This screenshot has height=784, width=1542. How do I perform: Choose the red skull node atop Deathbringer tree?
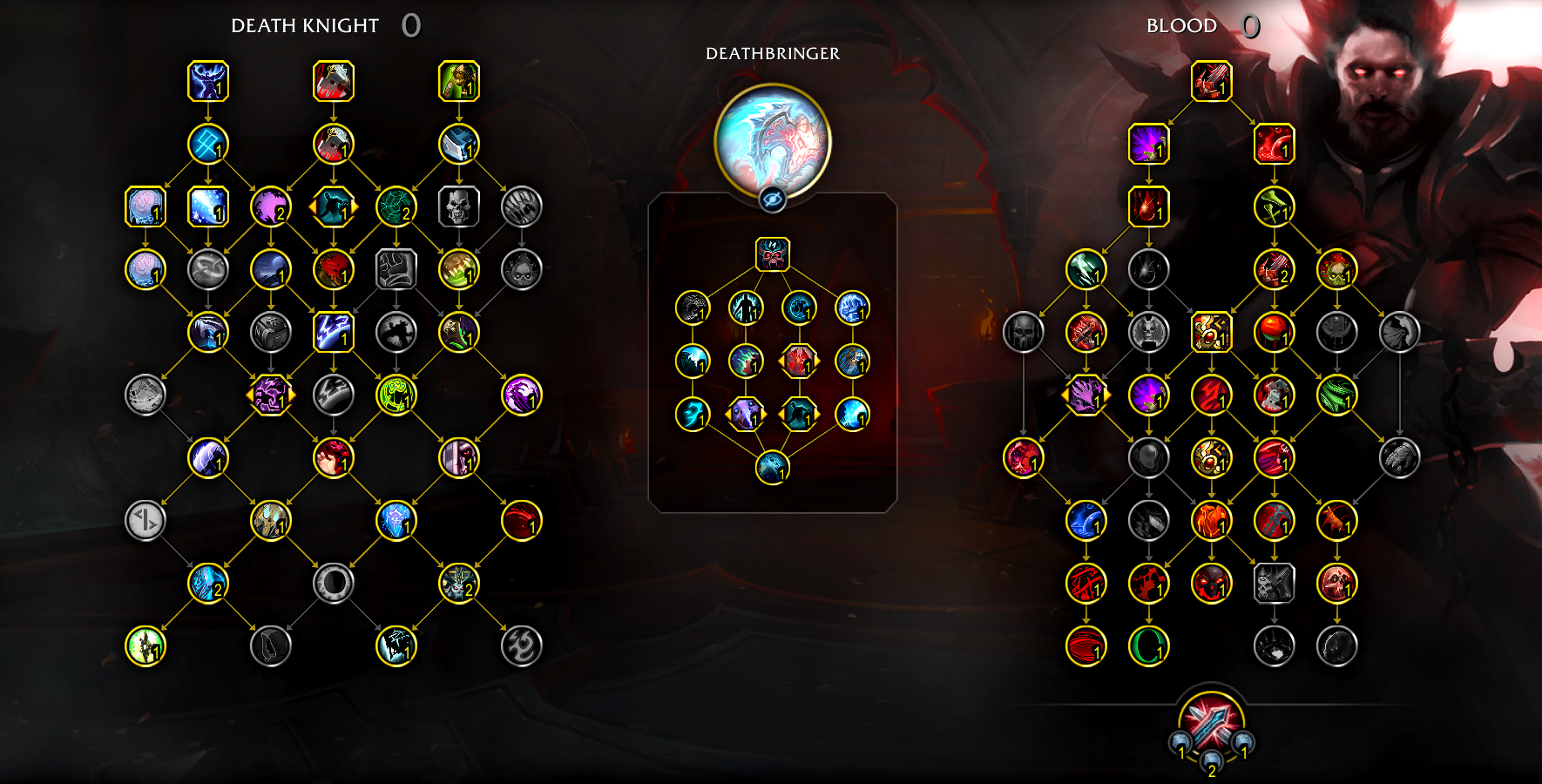coord(772,254)
